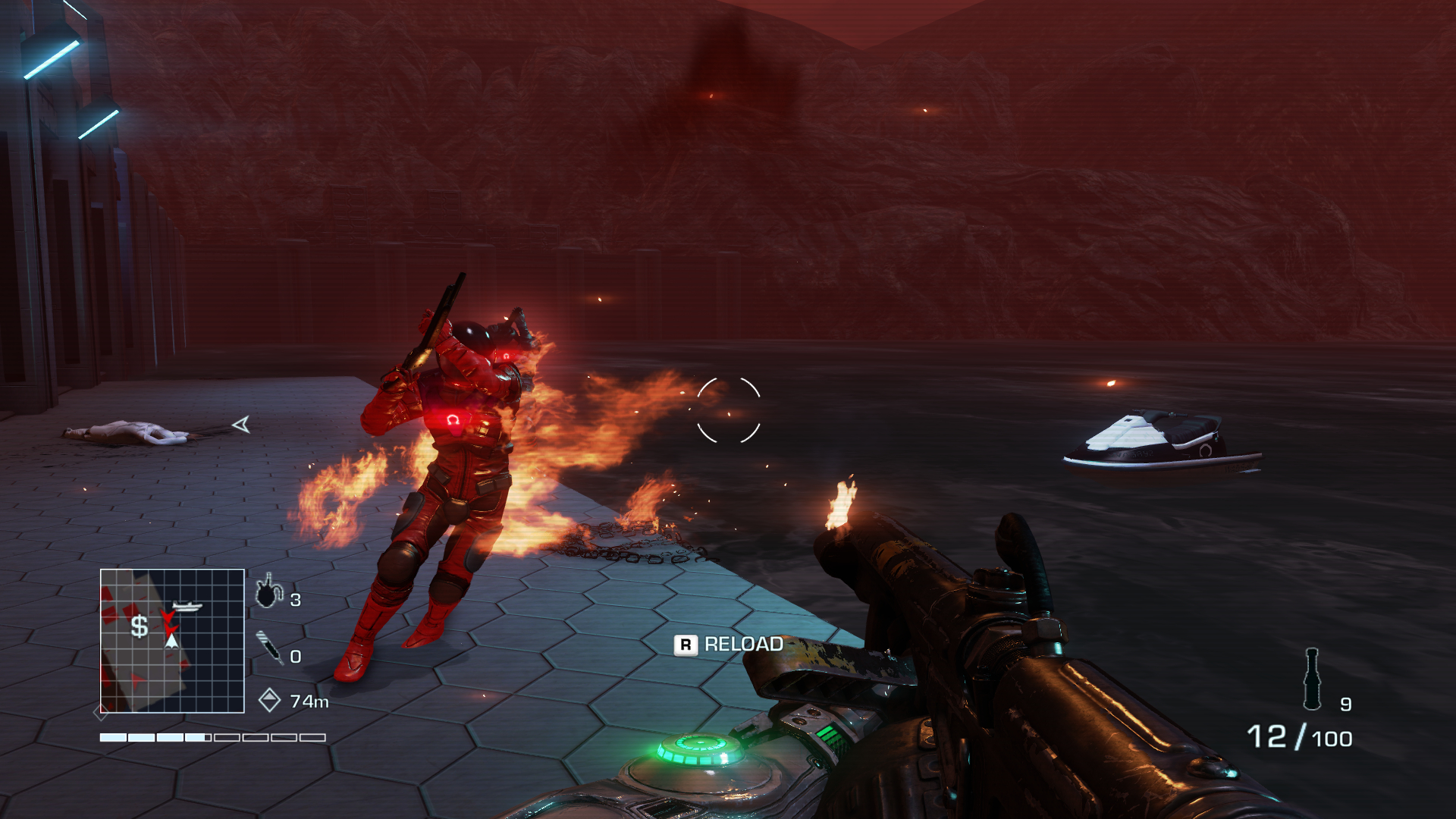Select the fuel canister ammo icon
The width and height of the screenshot is (1456, 819).
point(1312,679)
